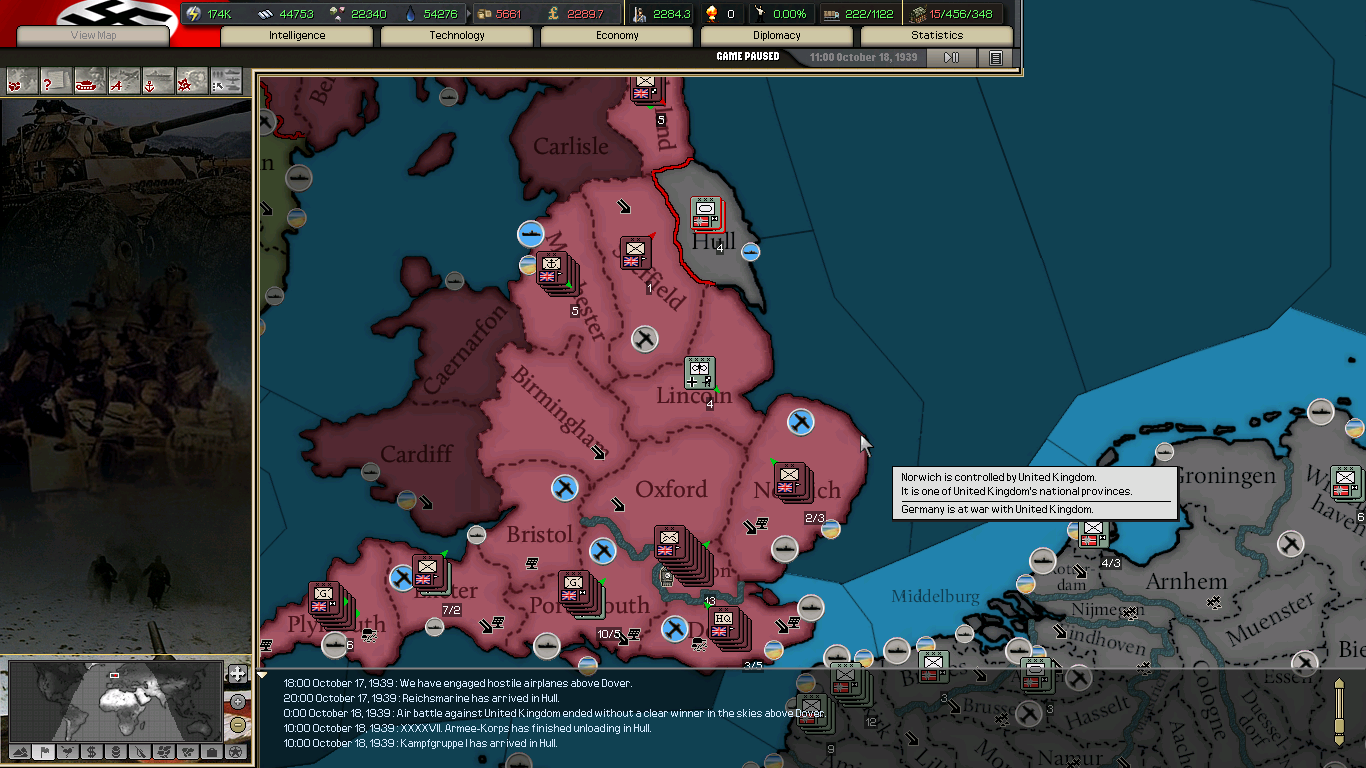Toggle the play/pause game speed button
Viewport: 1366px width, 768px height.
coord(951,58)
